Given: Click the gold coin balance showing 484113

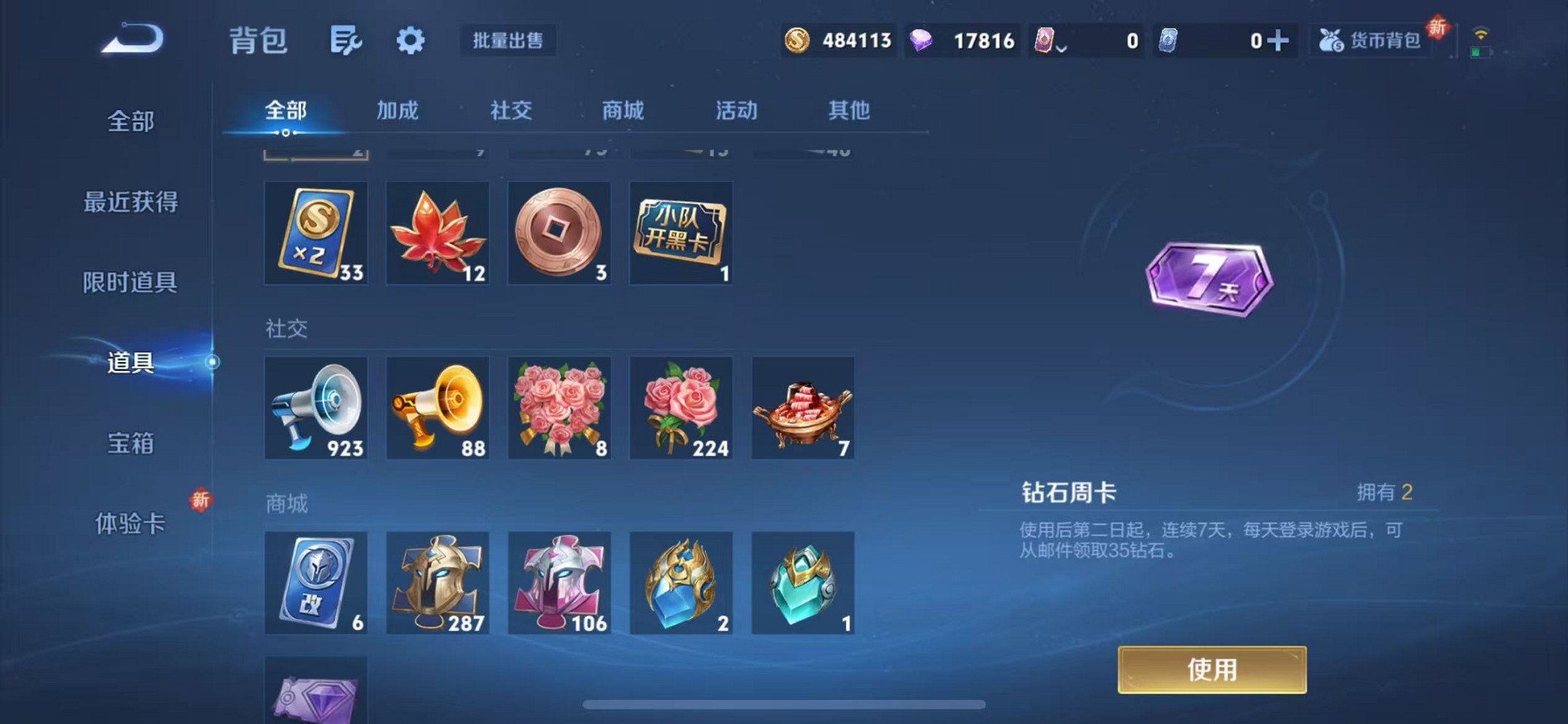Looking at the screenshot, I should click(x=838, y=41).
